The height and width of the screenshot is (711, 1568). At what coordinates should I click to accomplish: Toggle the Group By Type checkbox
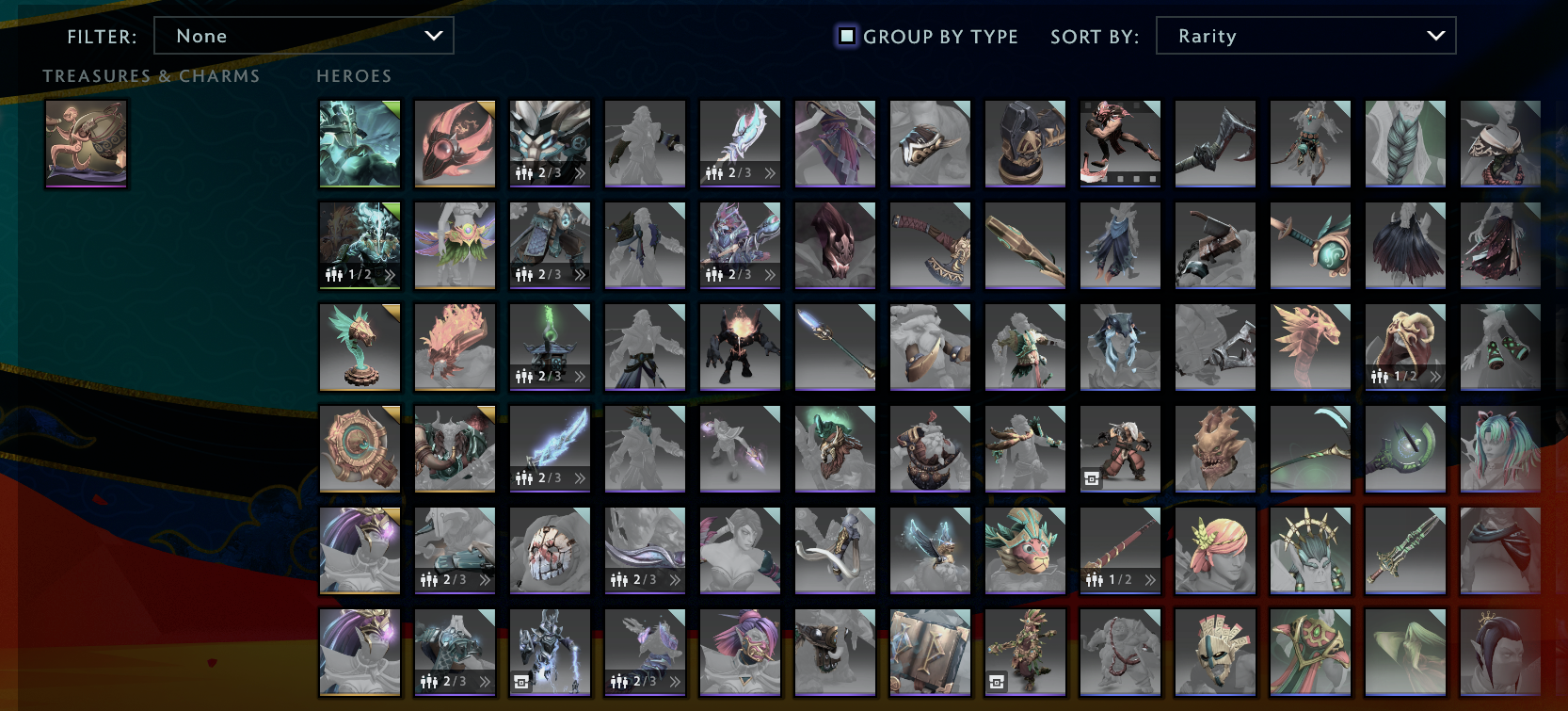(846, 37)
